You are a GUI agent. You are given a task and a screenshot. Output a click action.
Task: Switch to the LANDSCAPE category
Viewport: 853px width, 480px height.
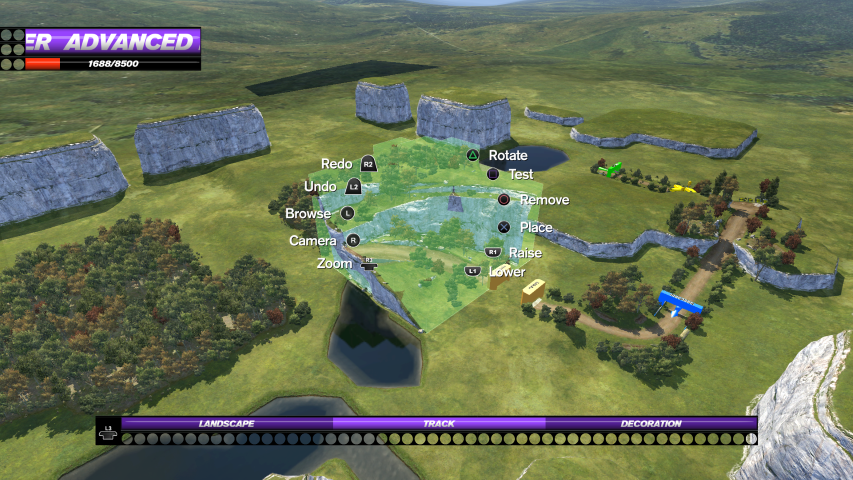coord(226,424)
